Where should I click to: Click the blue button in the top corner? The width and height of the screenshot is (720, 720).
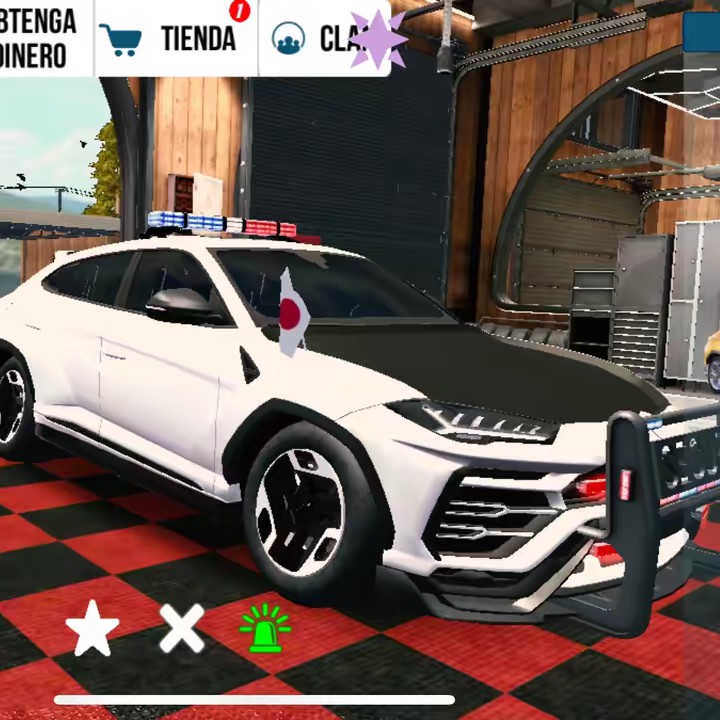(702, 30)
